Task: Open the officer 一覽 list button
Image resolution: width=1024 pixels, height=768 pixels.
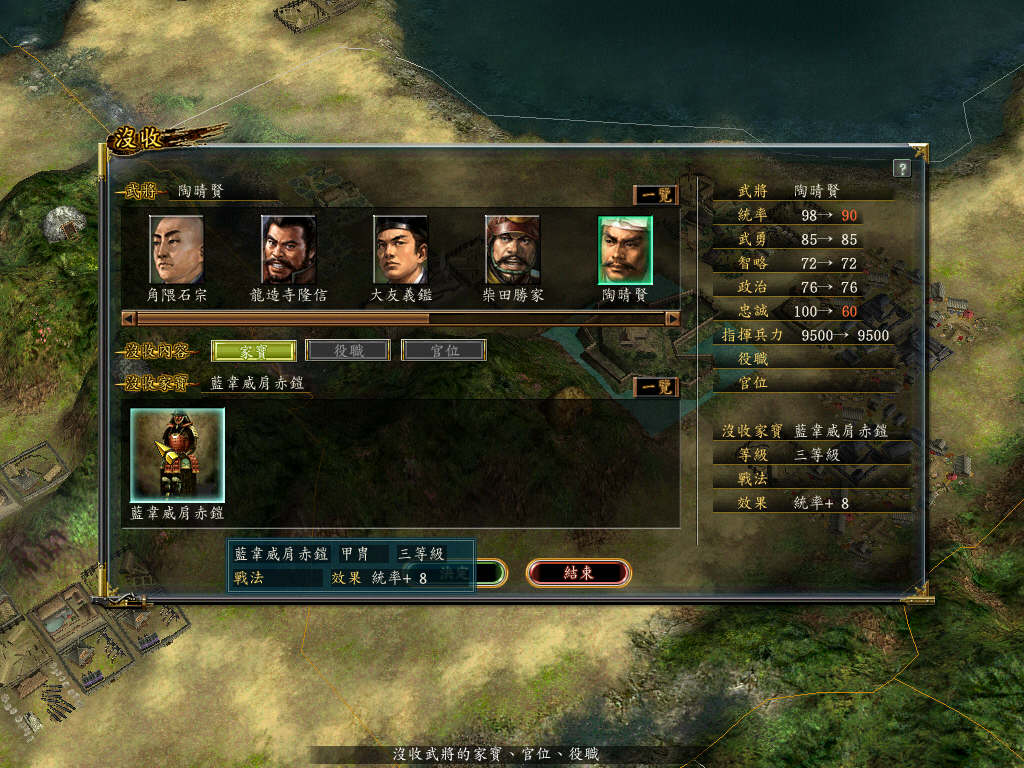Action: (656, 195)
